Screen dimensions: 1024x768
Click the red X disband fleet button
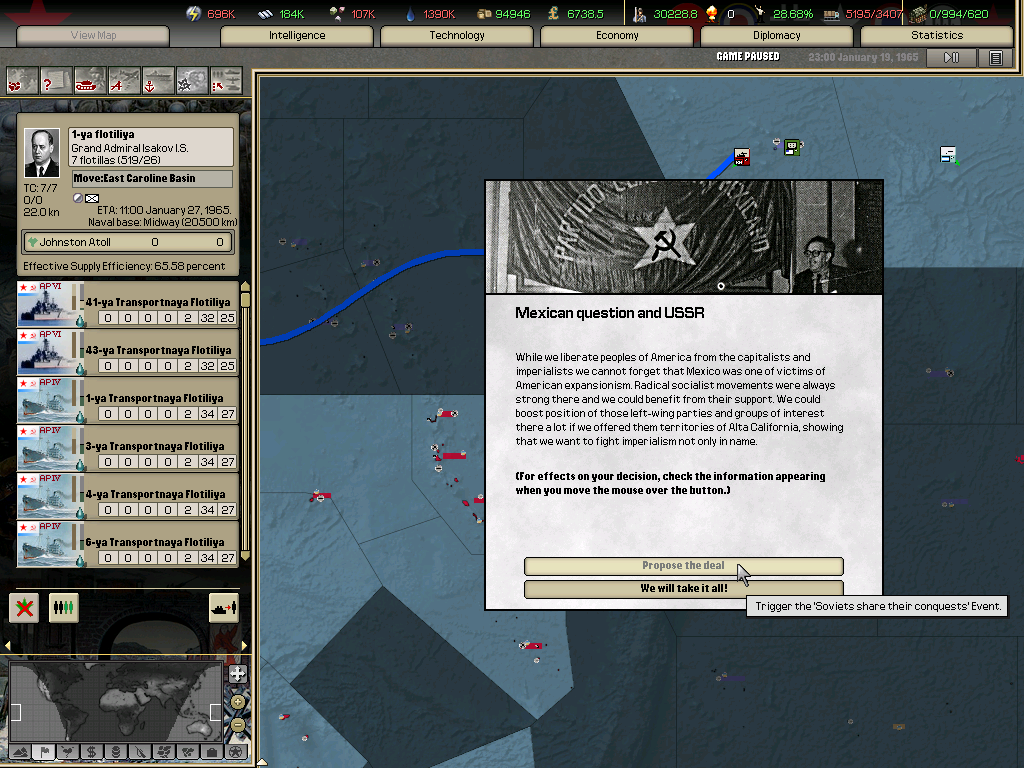[x=25, y=607]
